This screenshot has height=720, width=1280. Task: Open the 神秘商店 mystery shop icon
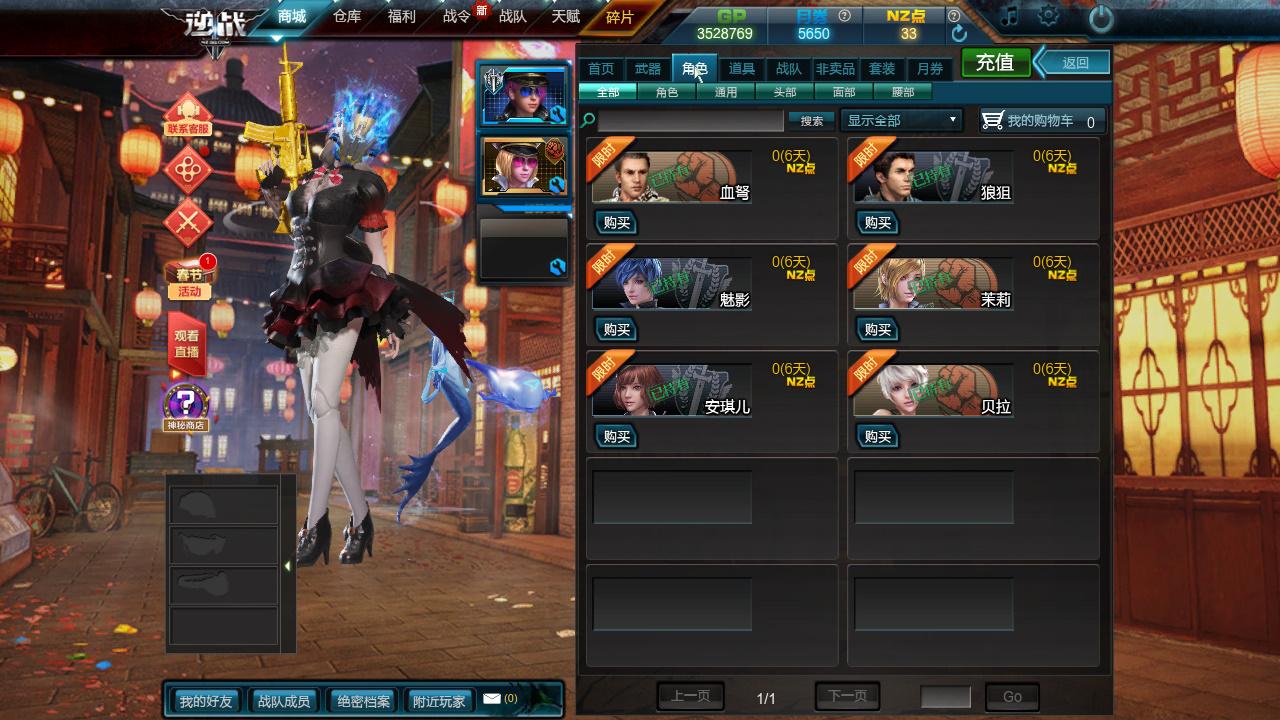(x=186, y=407)
